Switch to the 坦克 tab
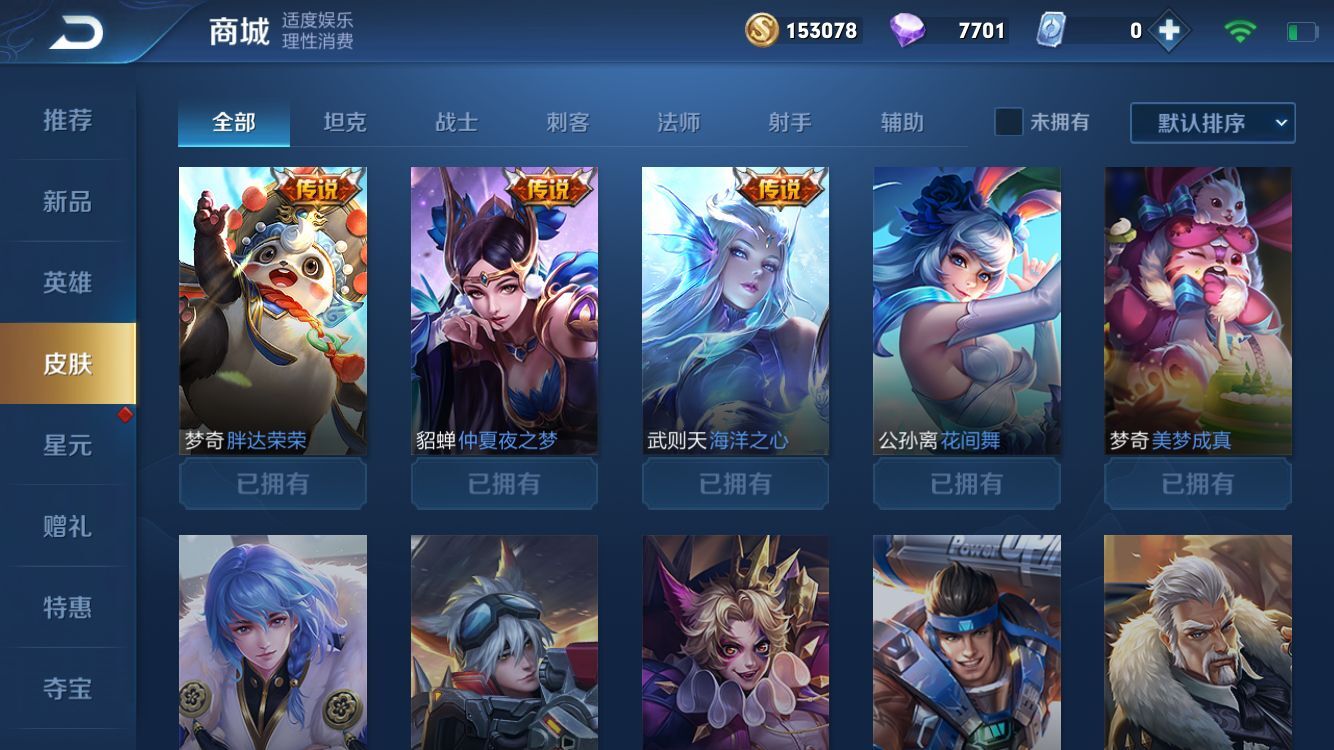 point(343,120)
